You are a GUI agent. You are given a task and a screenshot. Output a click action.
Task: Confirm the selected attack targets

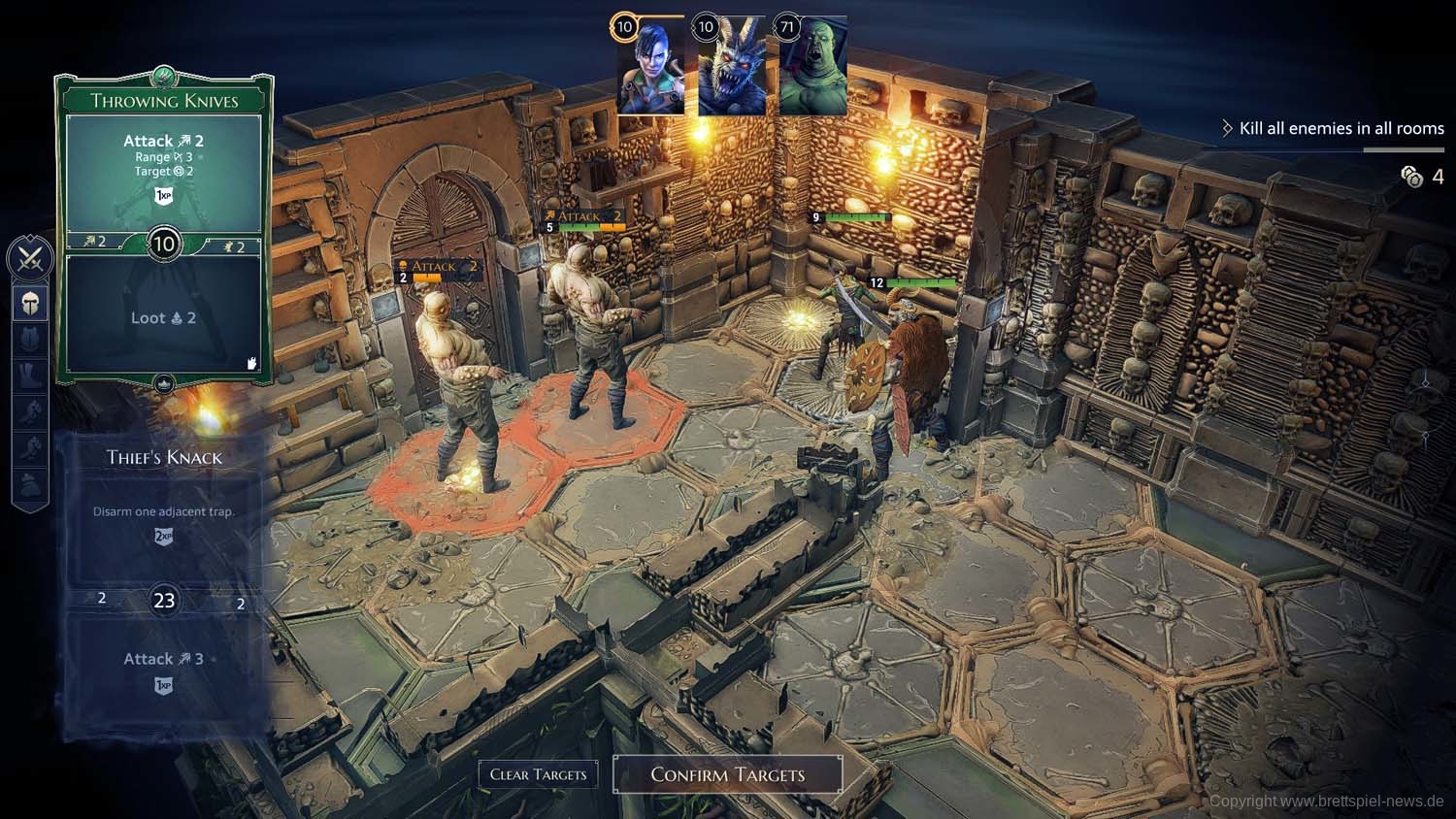click(728, 774)
